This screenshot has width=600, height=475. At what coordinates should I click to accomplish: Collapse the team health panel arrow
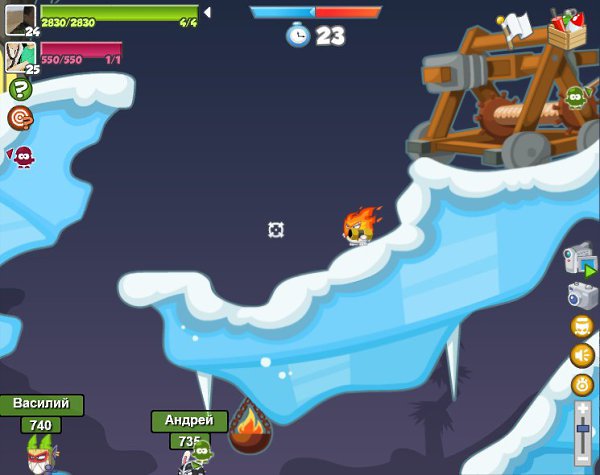pos(207,12)
